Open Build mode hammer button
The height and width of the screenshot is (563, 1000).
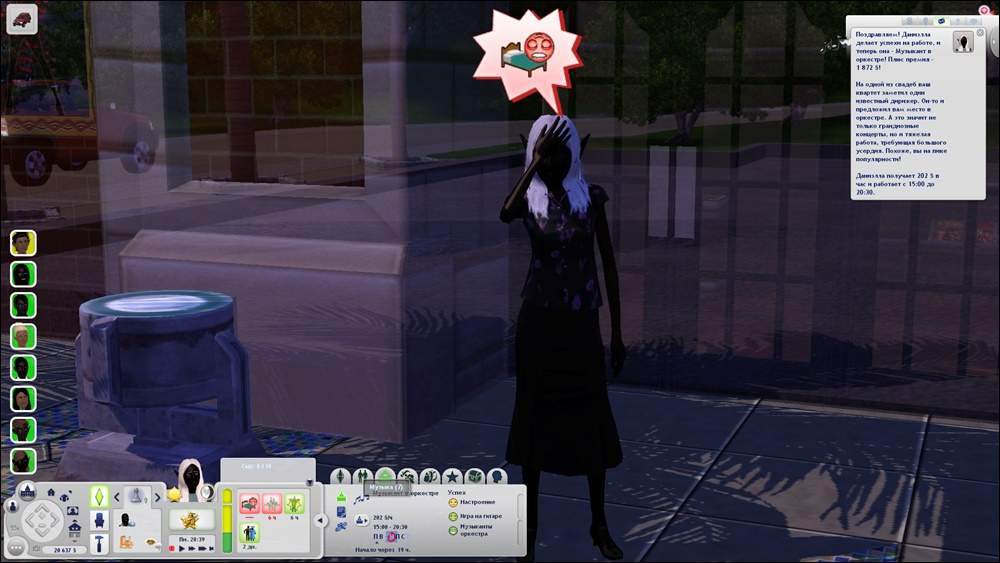pyautogui.click(x=100, y=543)
